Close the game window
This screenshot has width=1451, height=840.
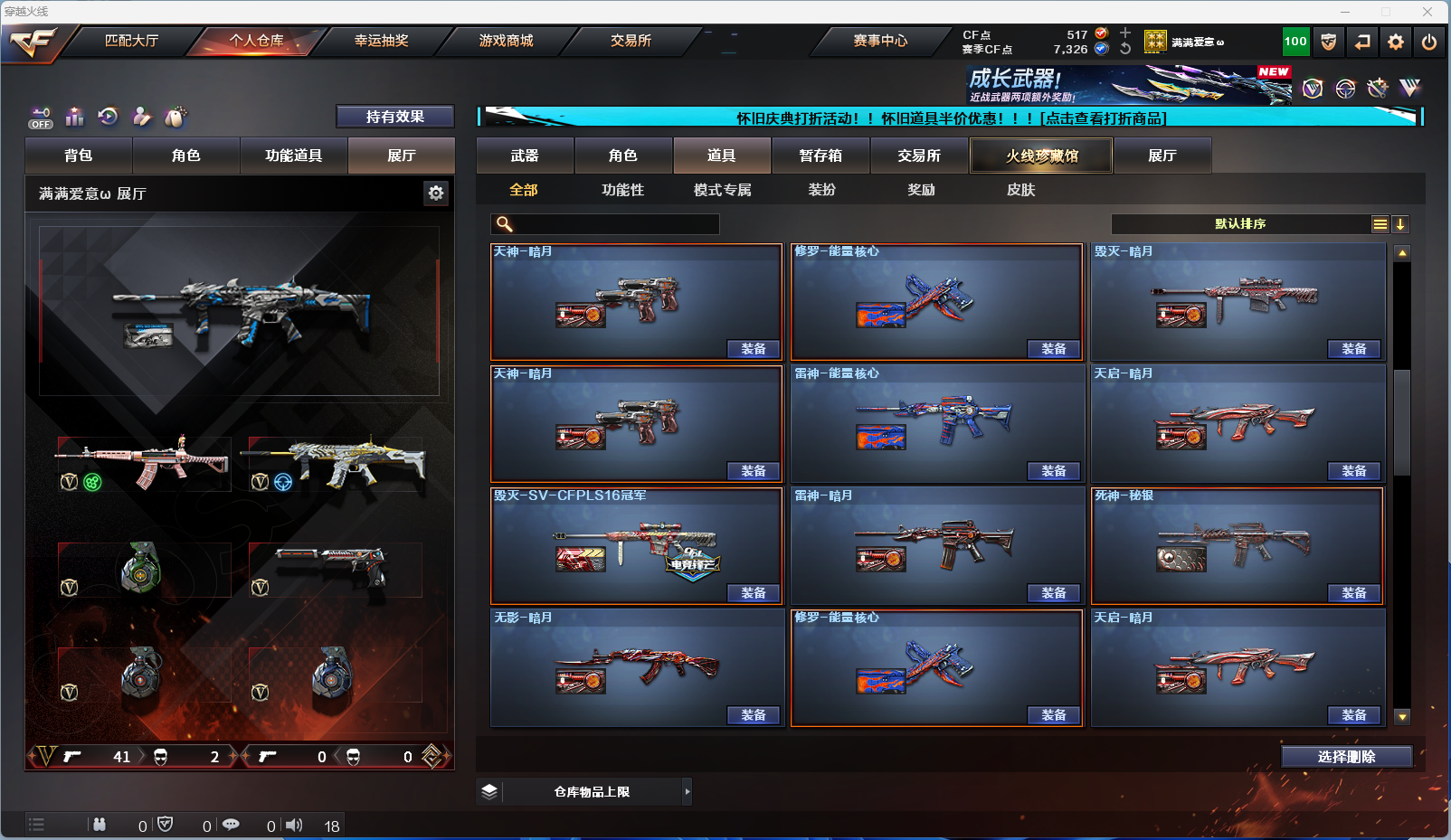point(1427,12)
